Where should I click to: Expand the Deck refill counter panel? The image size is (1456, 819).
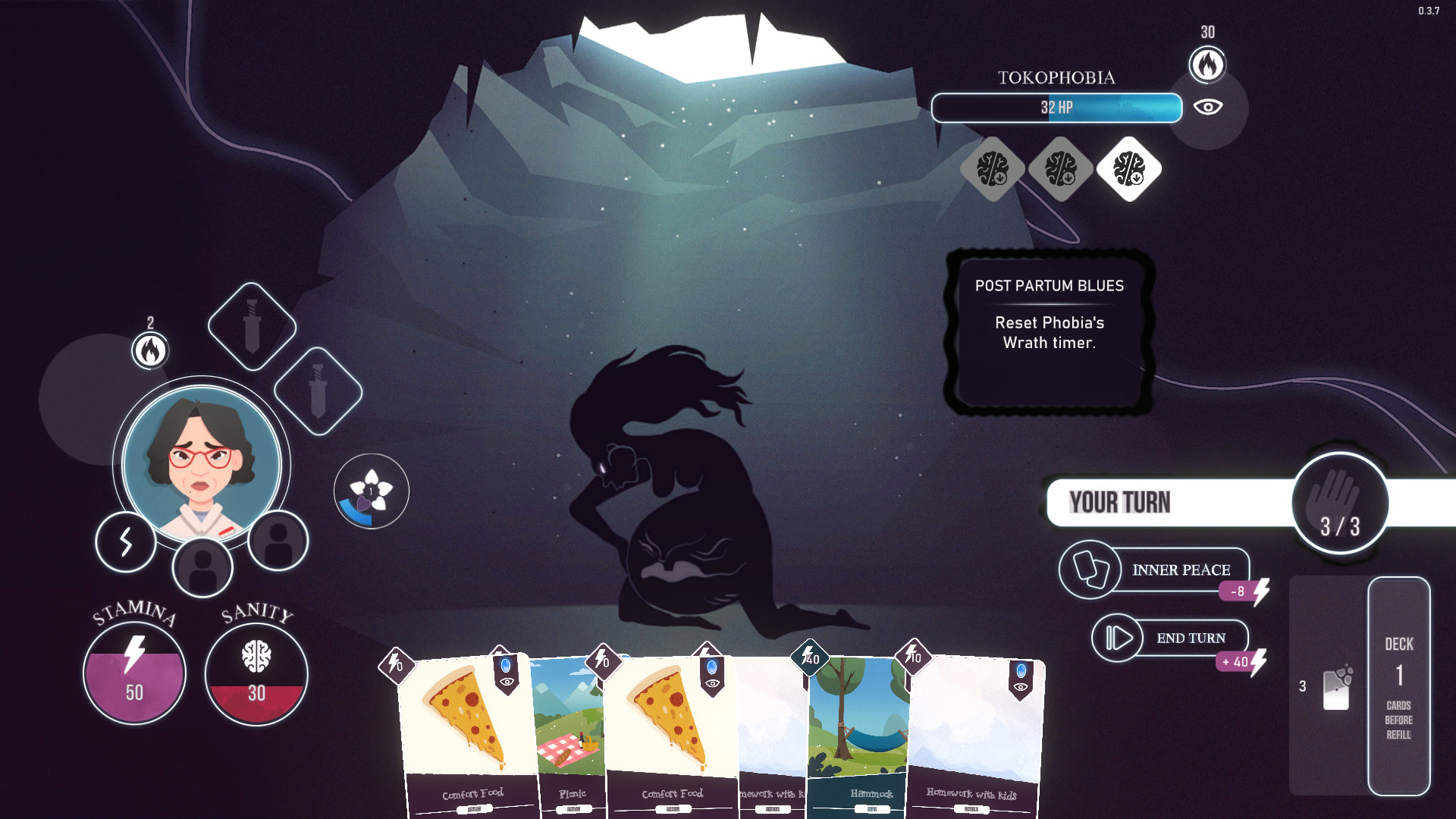coord(1399,686)
